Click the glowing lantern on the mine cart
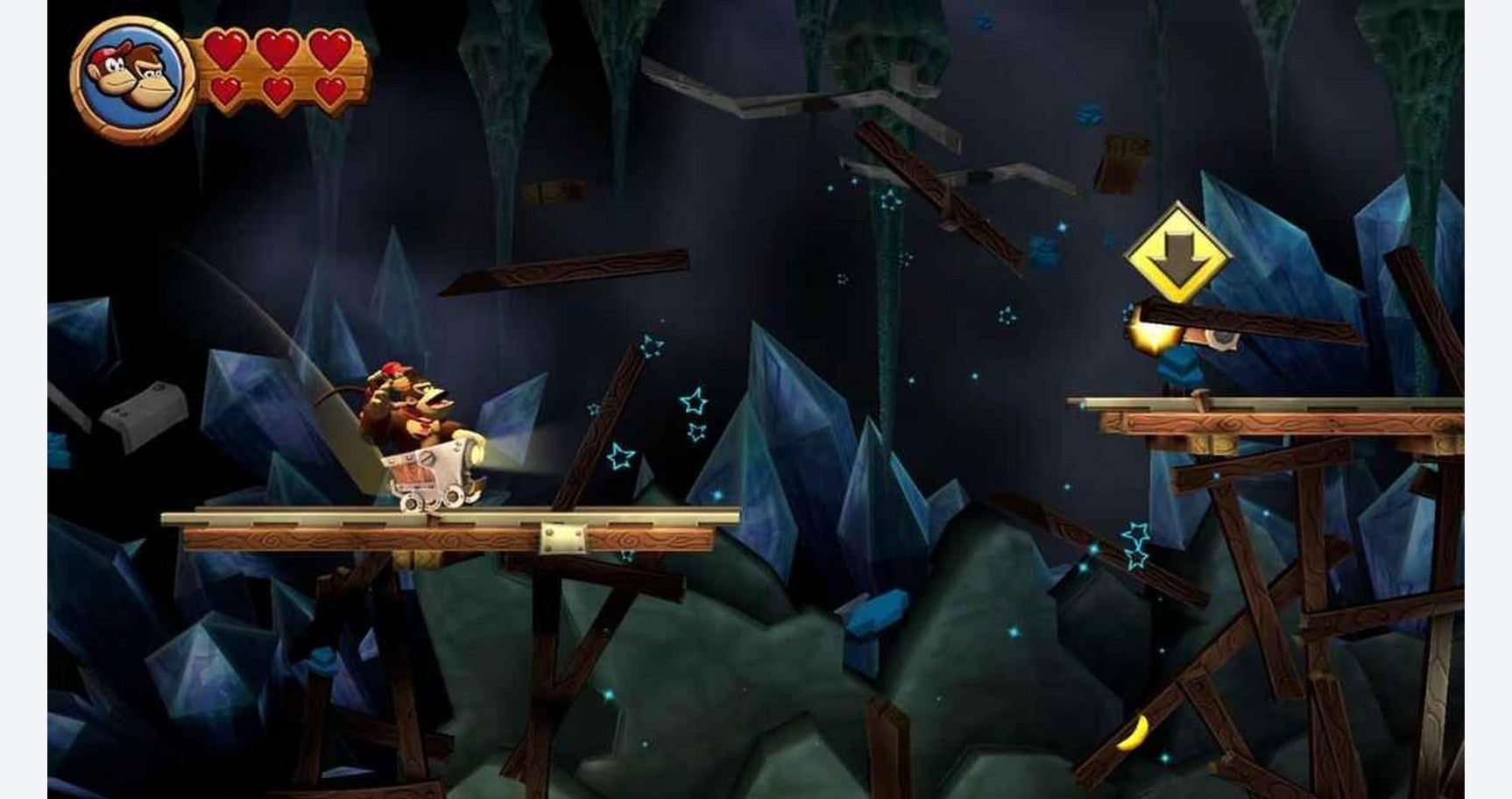Image resolution: width=1512 pixels, height=799 pixels. 476,453
